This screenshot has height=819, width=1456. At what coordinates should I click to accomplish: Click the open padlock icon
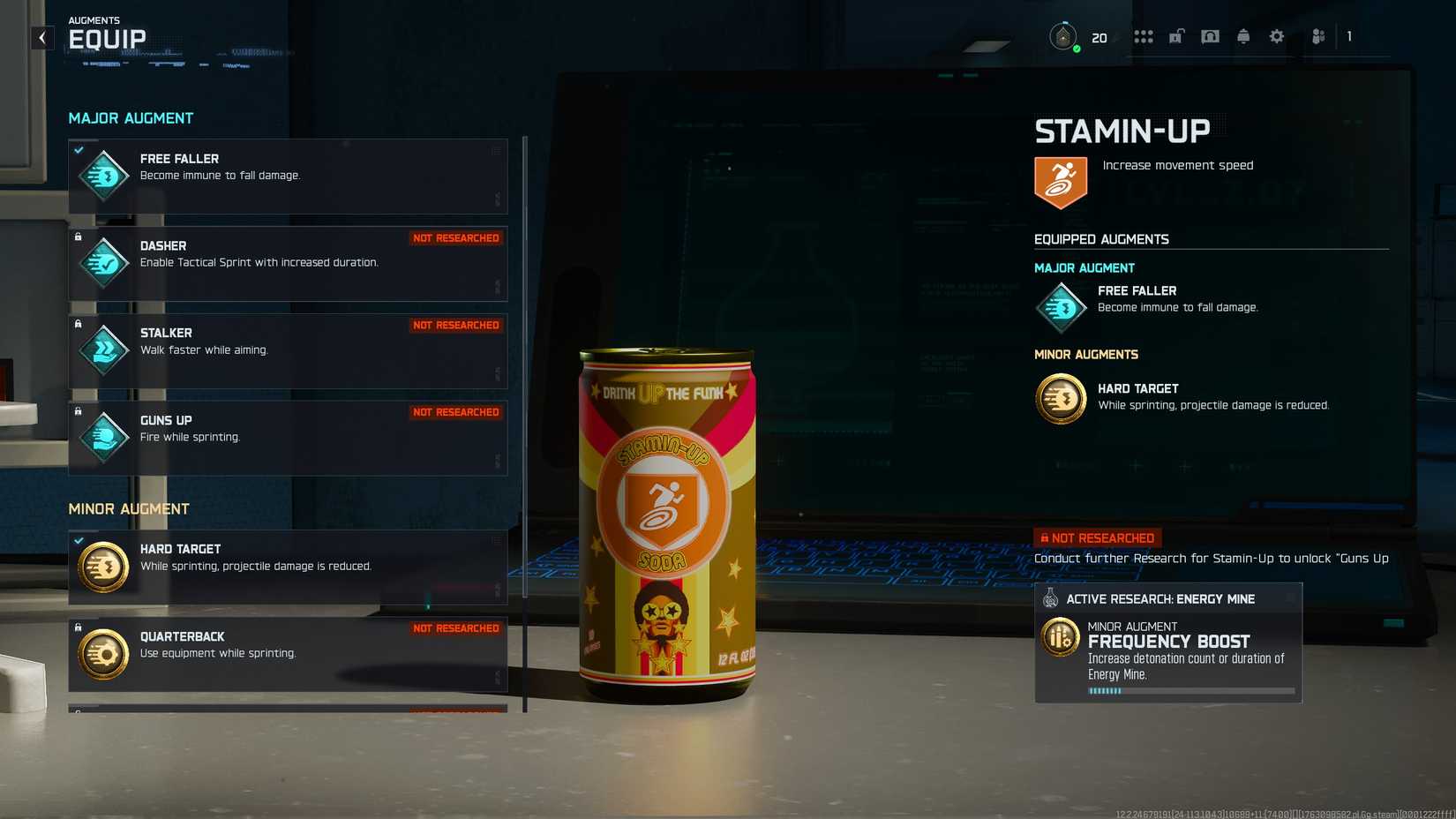click(x=1176, y=37)
